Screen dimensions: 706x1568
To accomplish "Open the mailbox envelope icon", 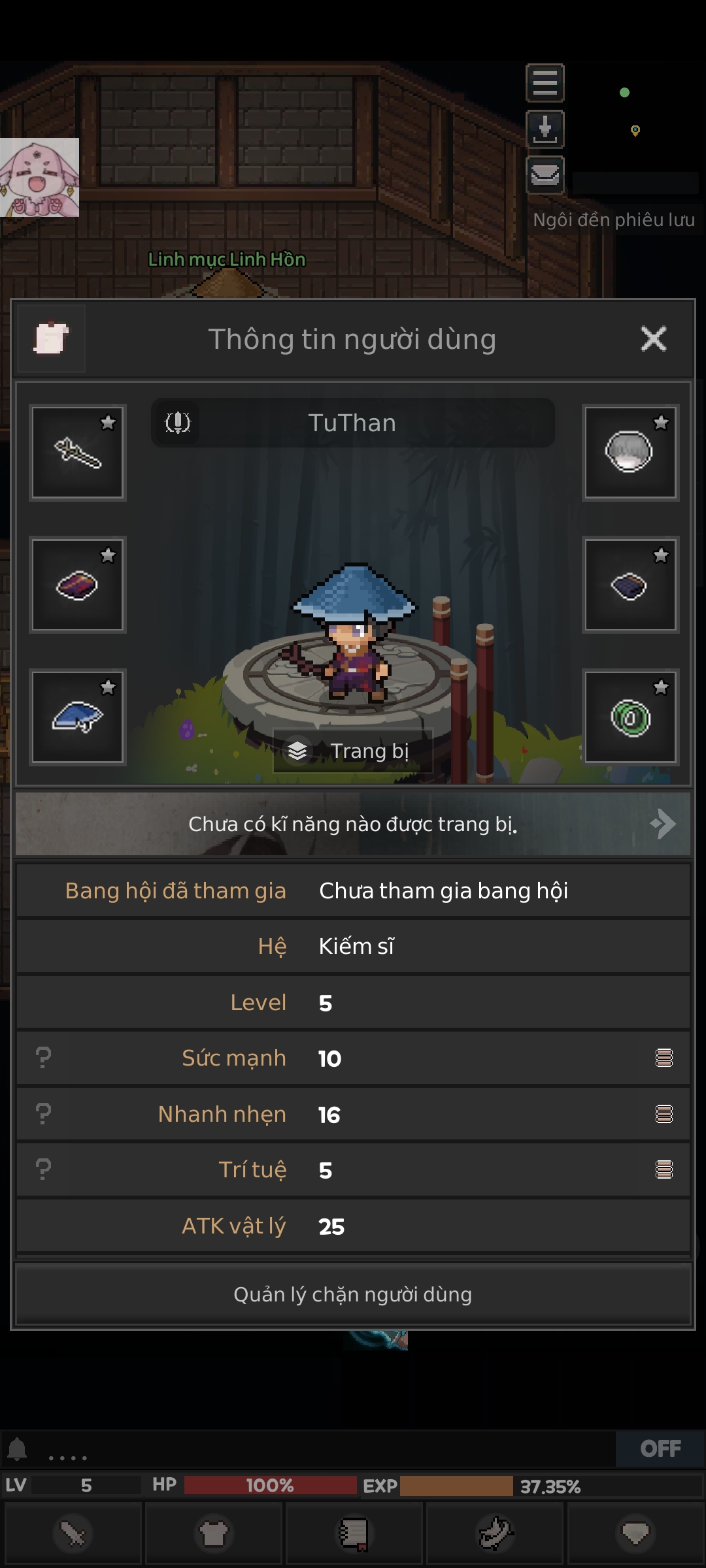I will coord(545,175).
